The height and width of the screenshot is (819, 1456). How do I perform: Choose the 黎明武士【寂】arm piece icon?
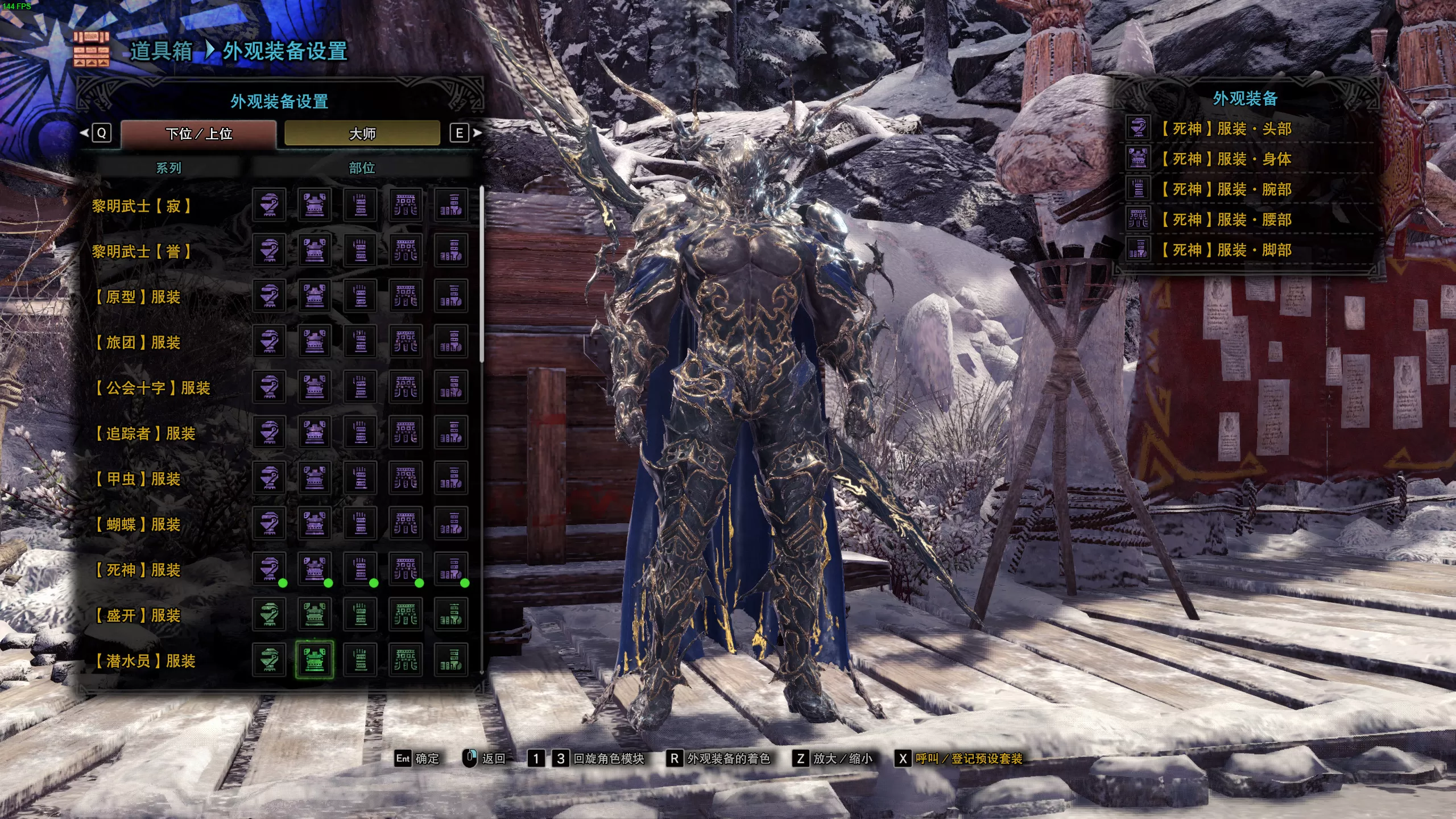pos(361,206)
